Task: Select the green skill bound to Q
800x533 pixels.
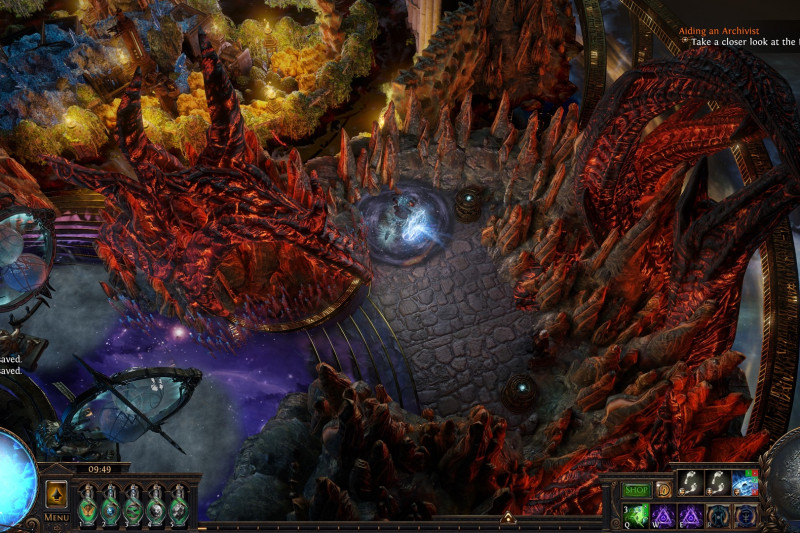Action: (637, 515)
